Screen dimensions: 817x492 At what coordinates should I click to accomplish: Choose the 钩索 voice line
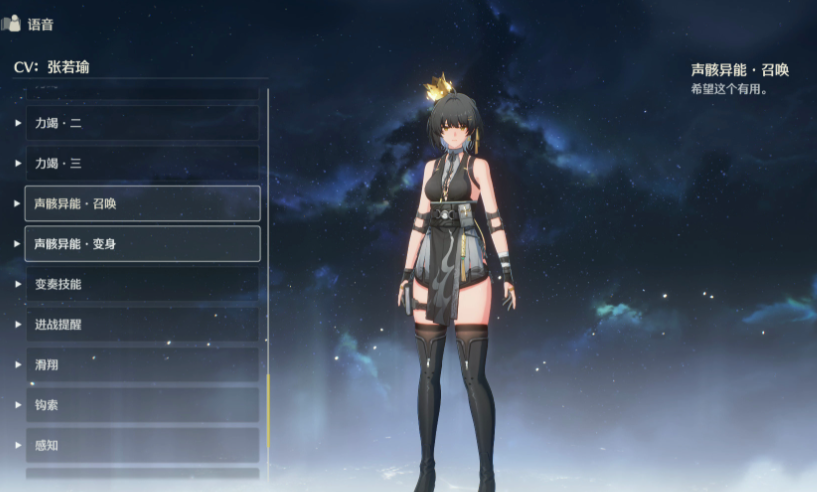141,405
